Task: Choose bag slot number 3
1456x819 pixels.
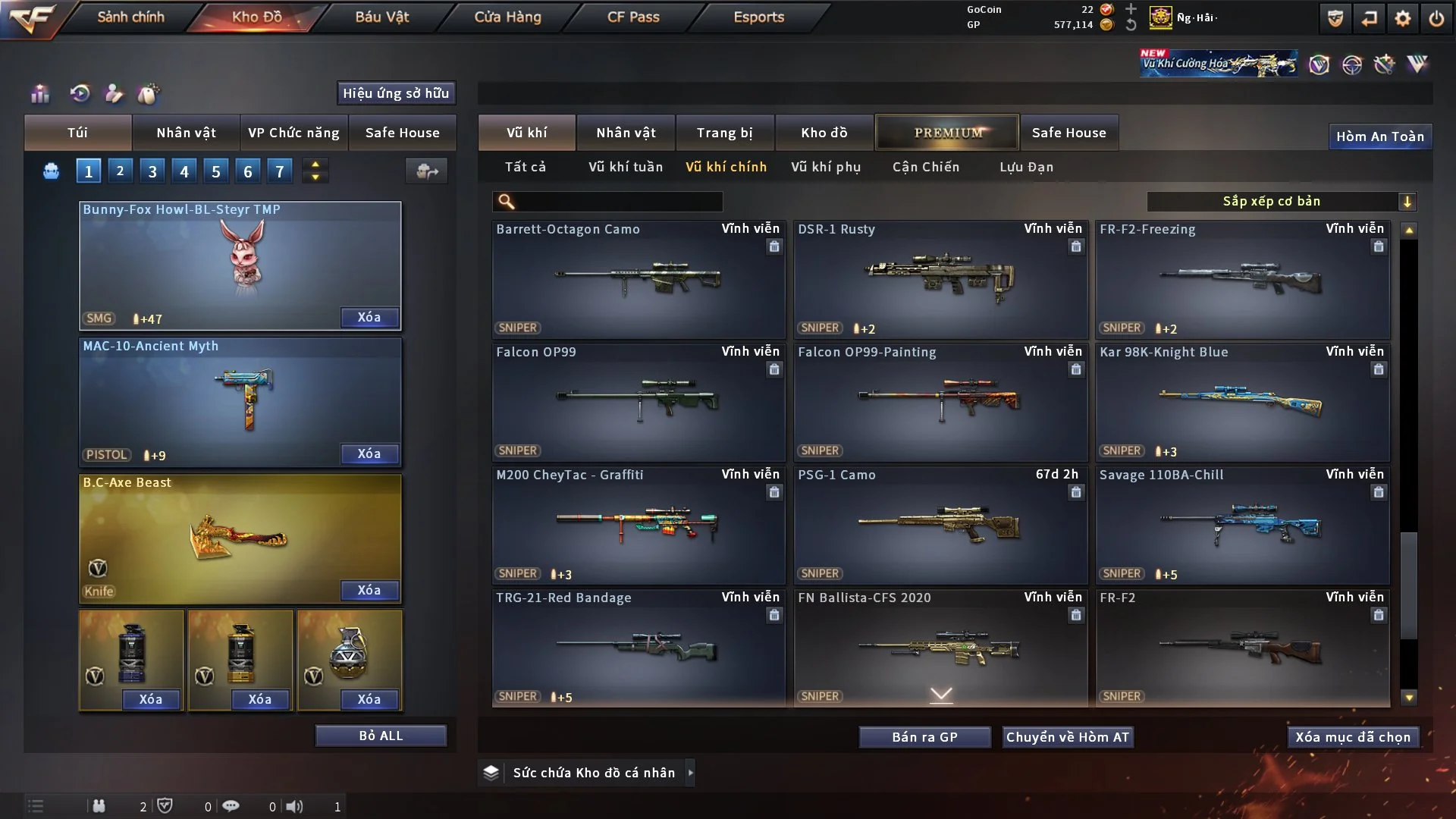Action: click(x=152, y=171)
